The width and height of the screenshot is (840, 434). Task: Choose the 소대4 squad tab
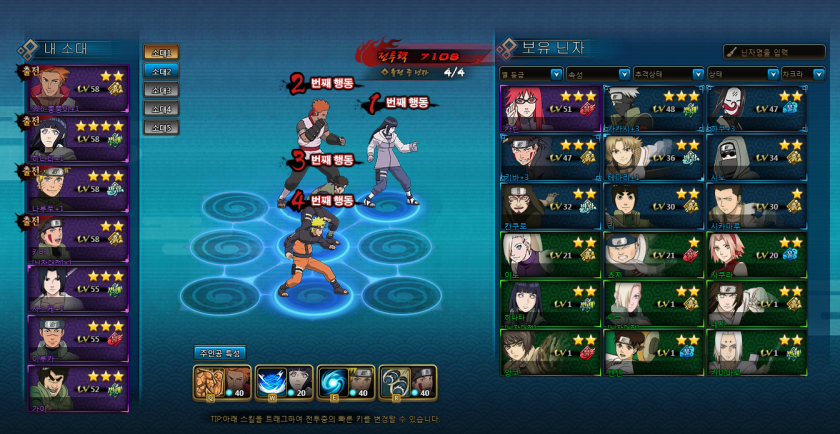click(160, 109)
